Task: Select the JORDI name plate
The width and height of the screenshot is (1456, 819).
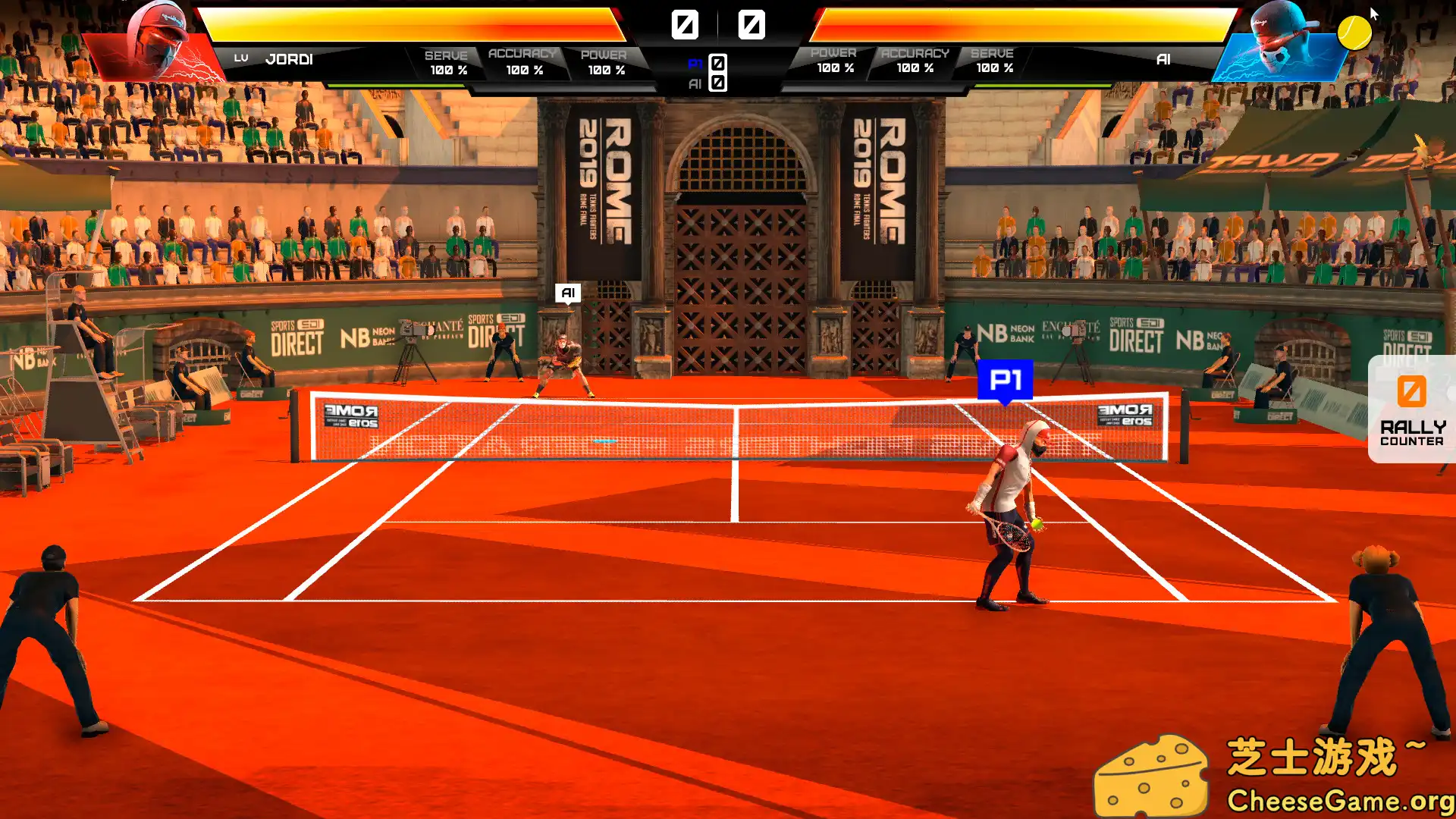Action: 290,58
